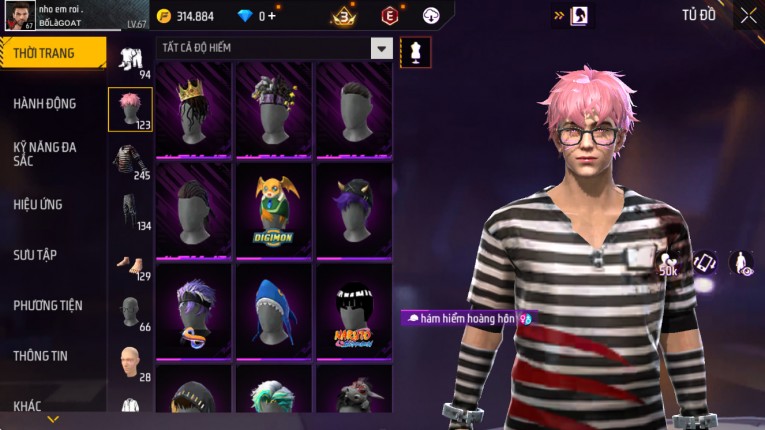Image resolution: width=765 pixels, height=430 pixels.
Task: Open the SƯU TẬP tab
Action: point(35,255)
